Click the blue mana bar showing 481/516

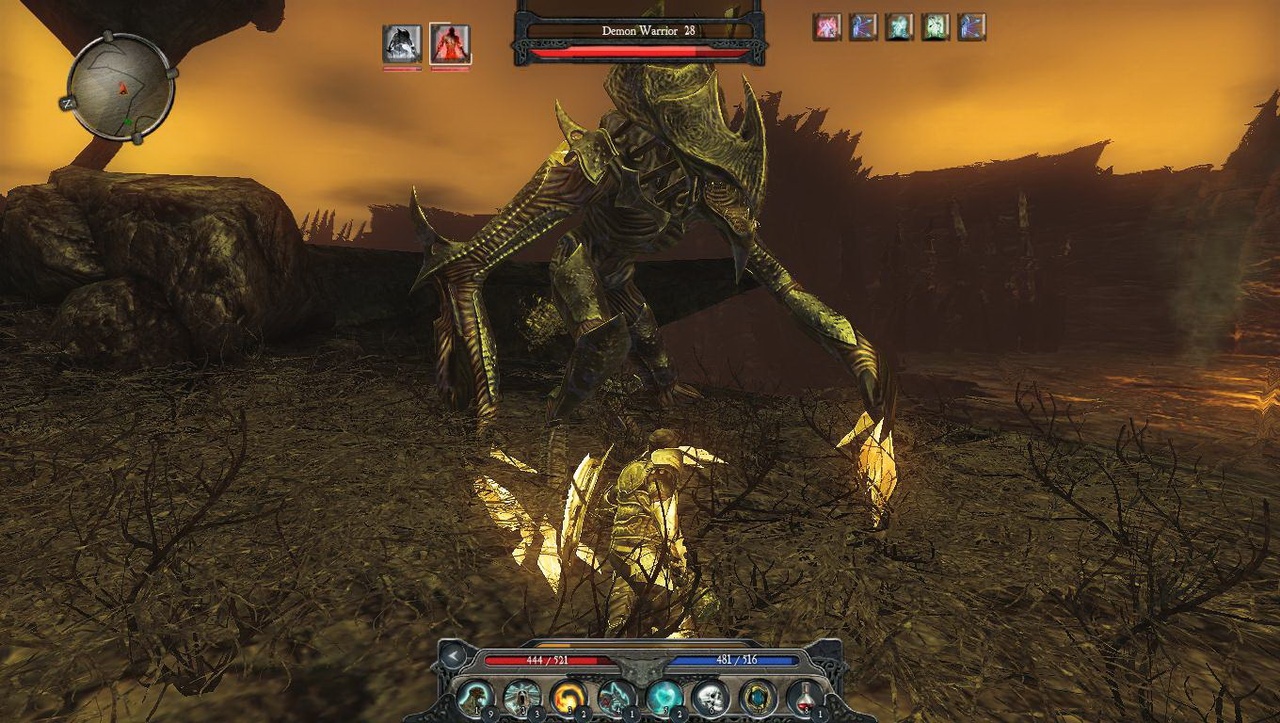(739, 658)
